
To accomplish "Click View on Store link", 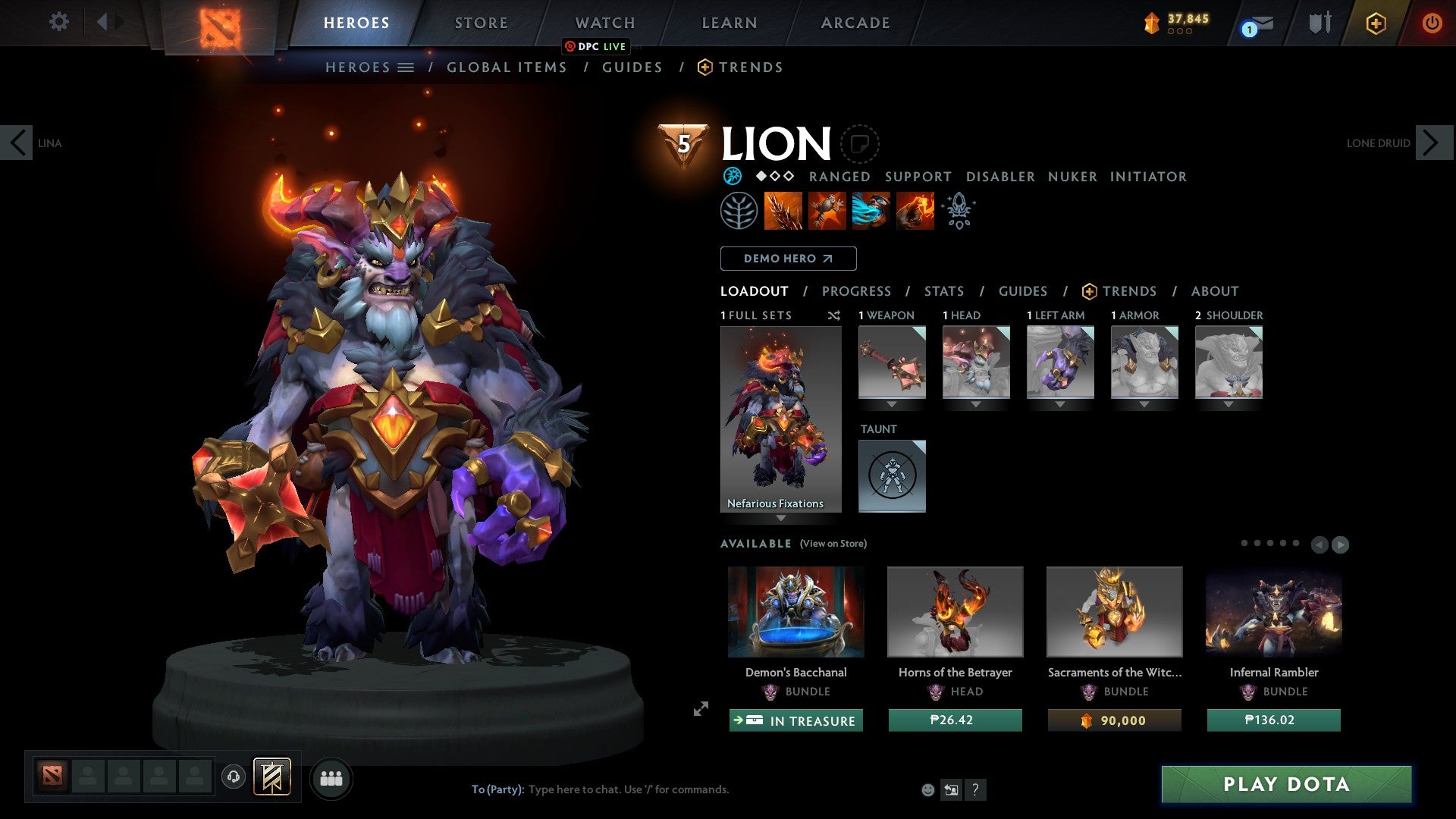I will (833, 544).
